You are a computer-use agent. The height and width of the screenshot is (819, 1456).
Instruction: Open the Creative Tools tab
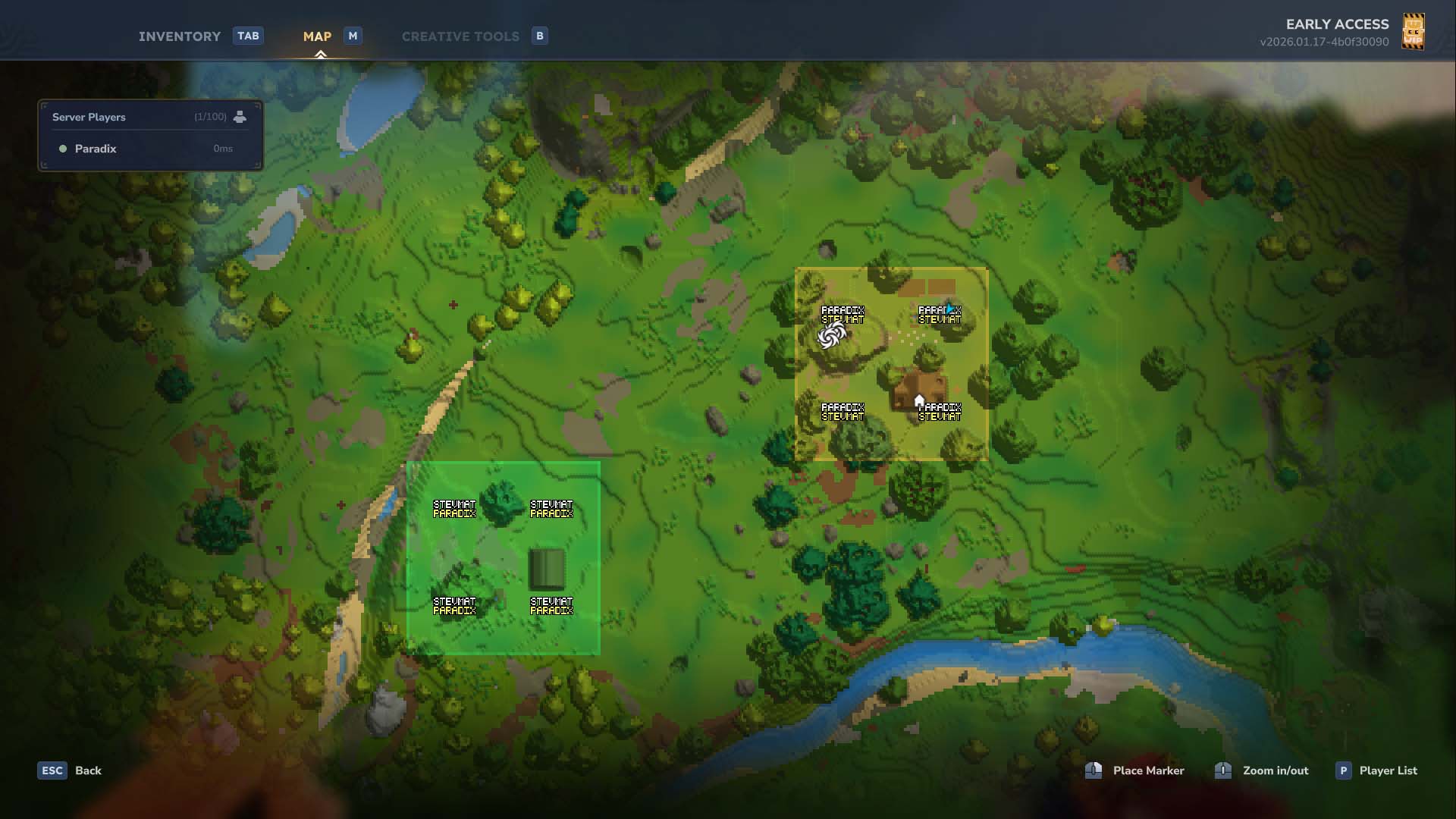tap(460, 36)
